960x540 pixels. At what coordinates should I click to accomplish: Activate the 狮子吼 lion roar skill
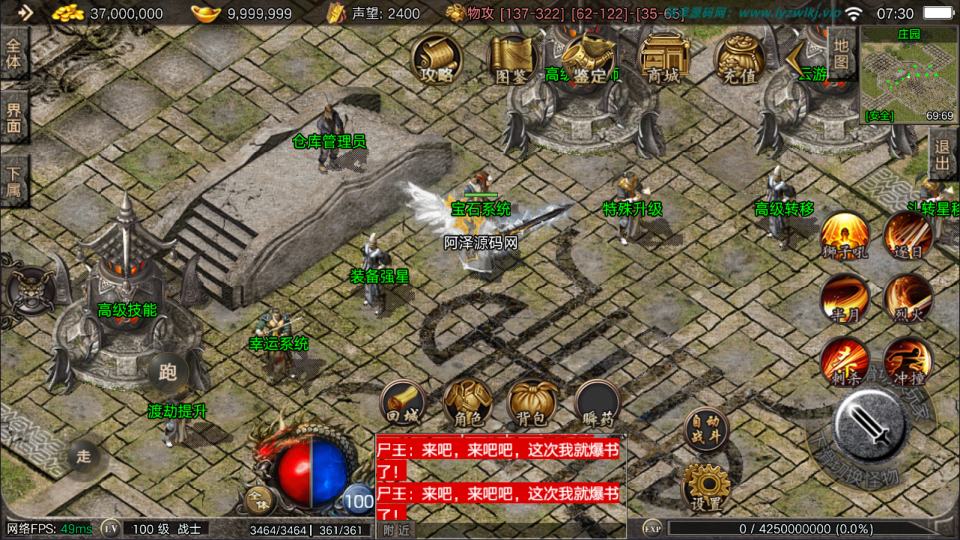tap(845, 236)
